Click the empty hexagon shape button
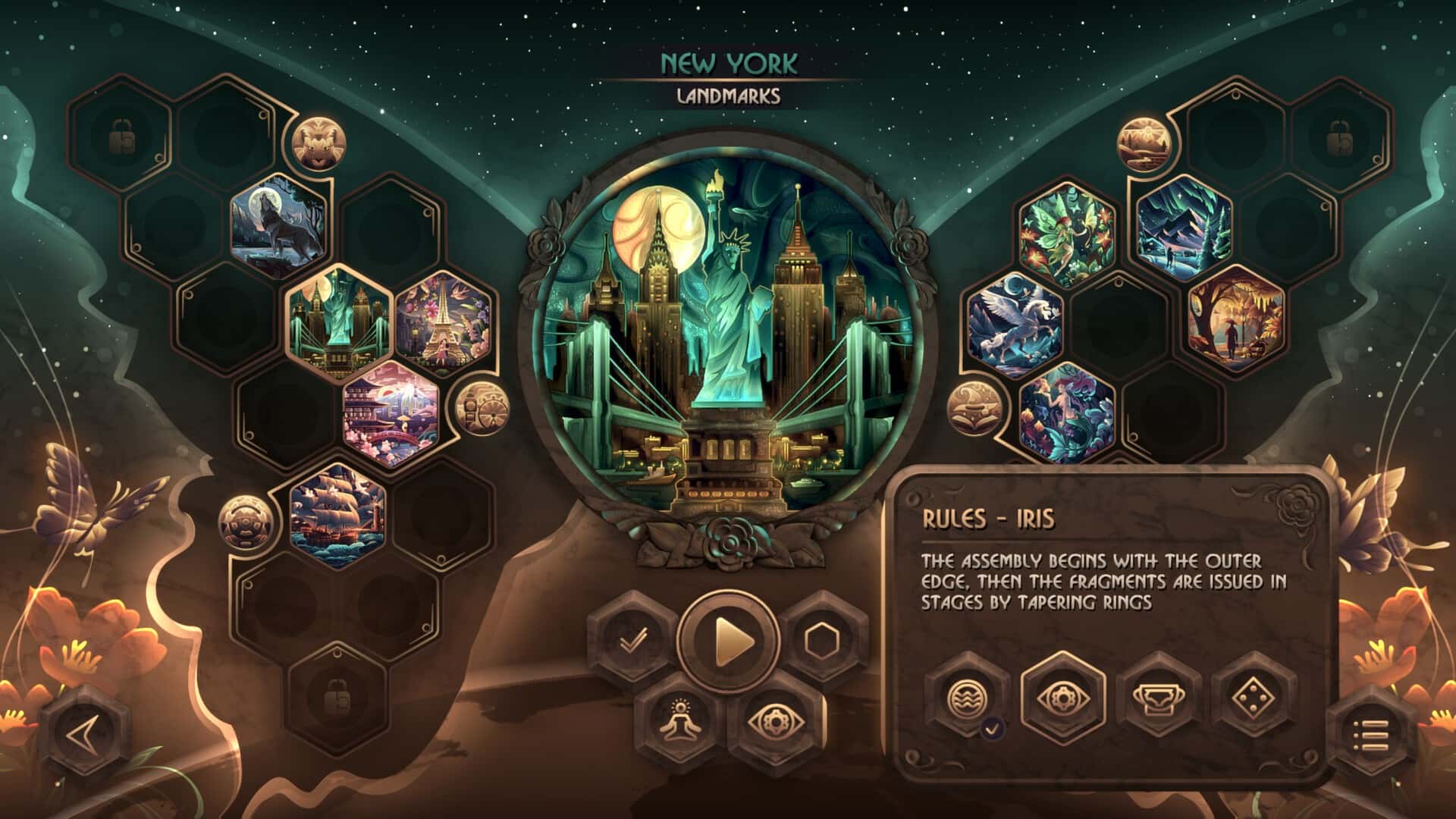 [x=822, y=642]
